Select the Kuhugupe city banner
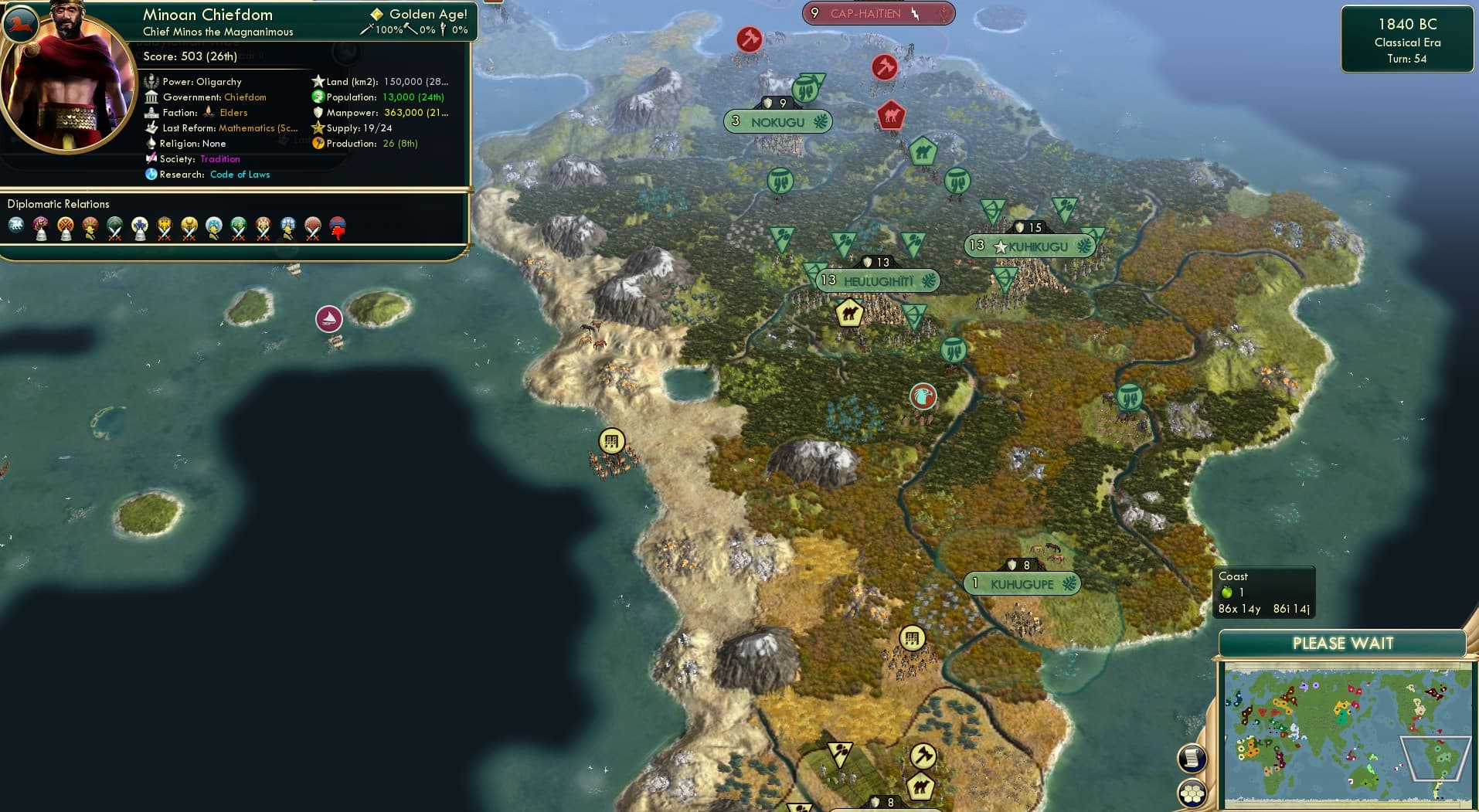The height and width of the screenshot is (812, 1479). (x=1023, y=584)
